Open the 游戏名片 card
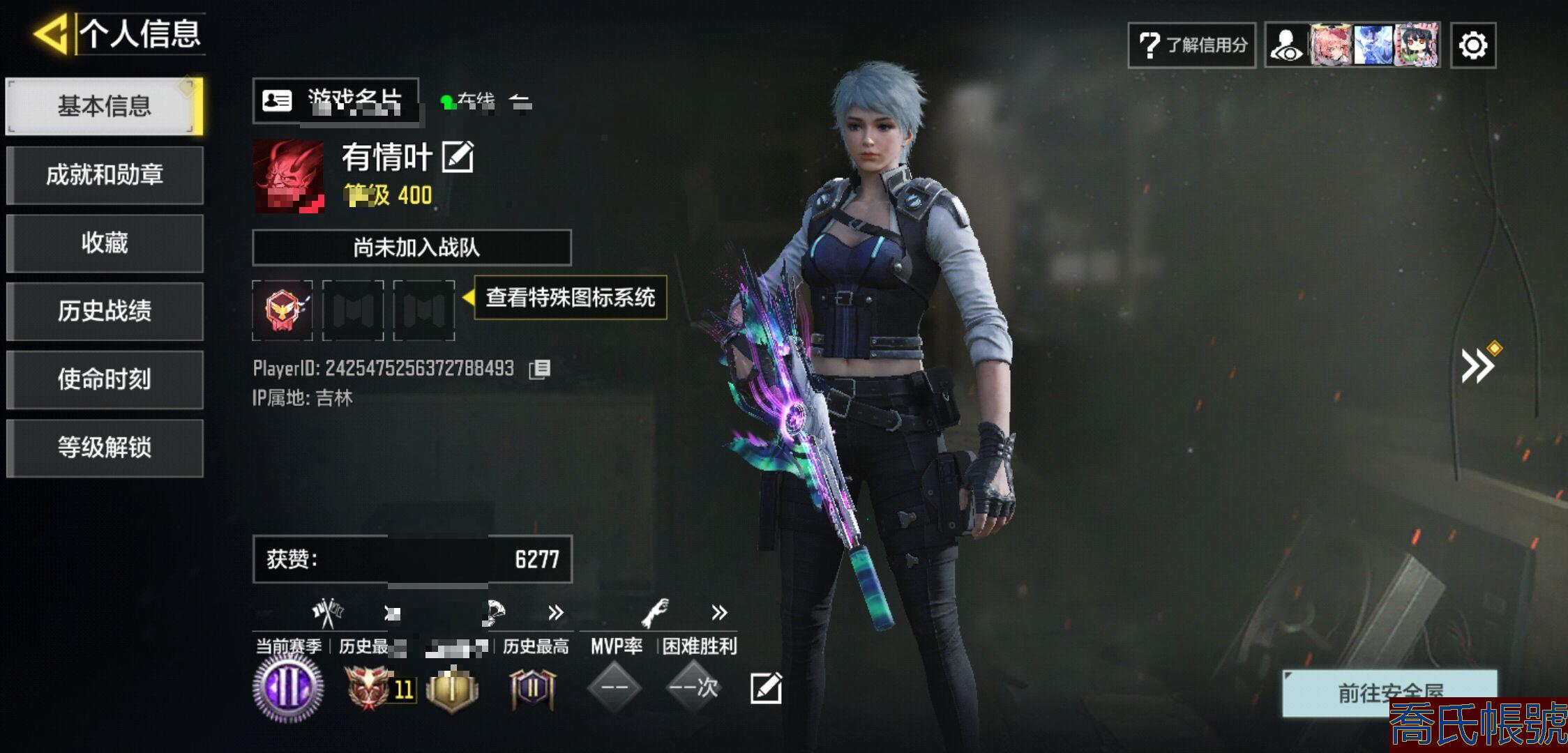Viewport: 1568px width, 753px height. pyautogui.click(x=336, y=101)
